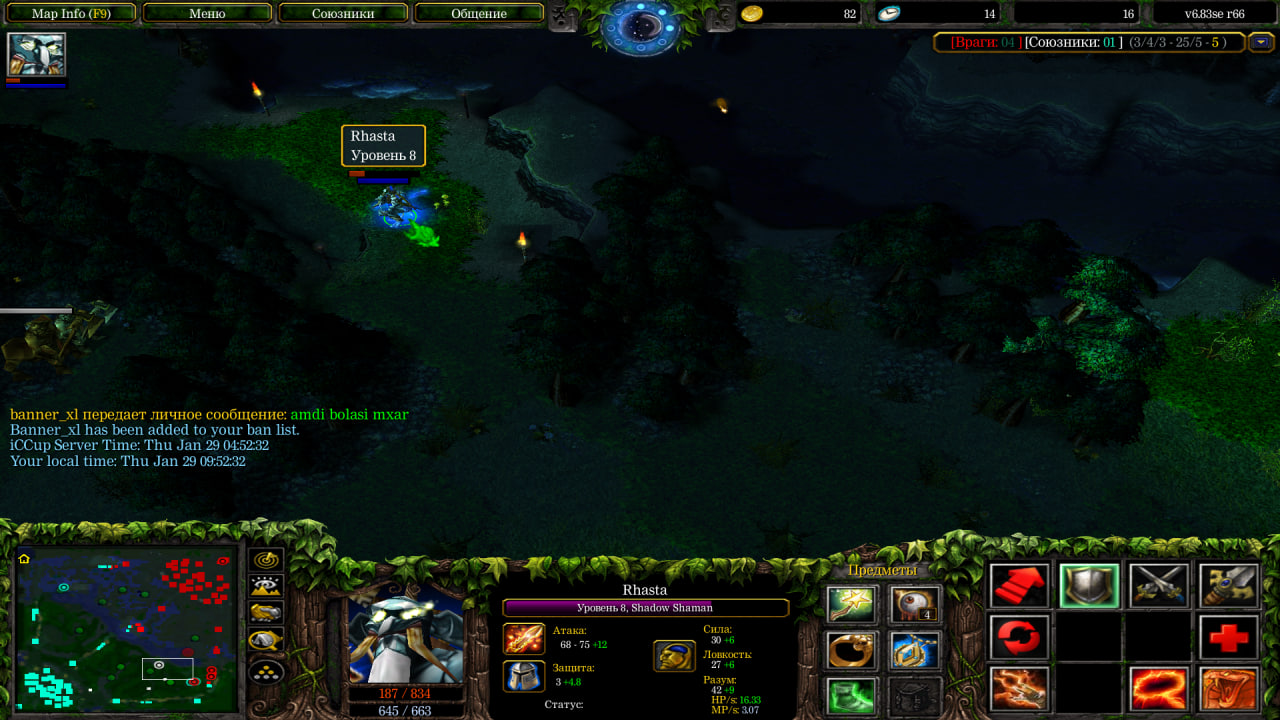Open the Общение chat log menu
This screenshot has height=720, width=1280.
coord(478,14)
